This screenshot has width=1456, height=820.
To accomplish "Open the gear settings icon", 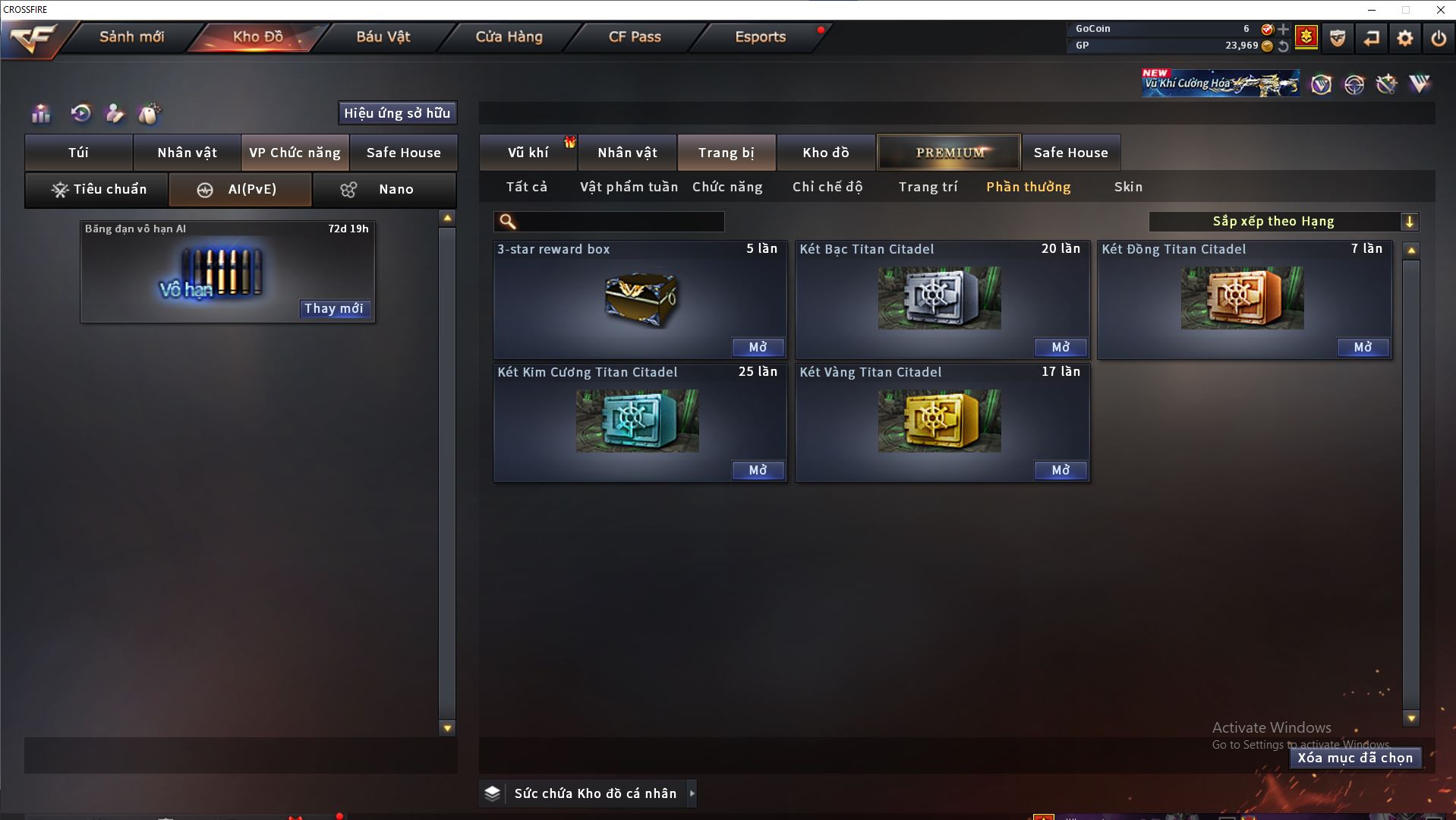I will tap(1404, 38).
